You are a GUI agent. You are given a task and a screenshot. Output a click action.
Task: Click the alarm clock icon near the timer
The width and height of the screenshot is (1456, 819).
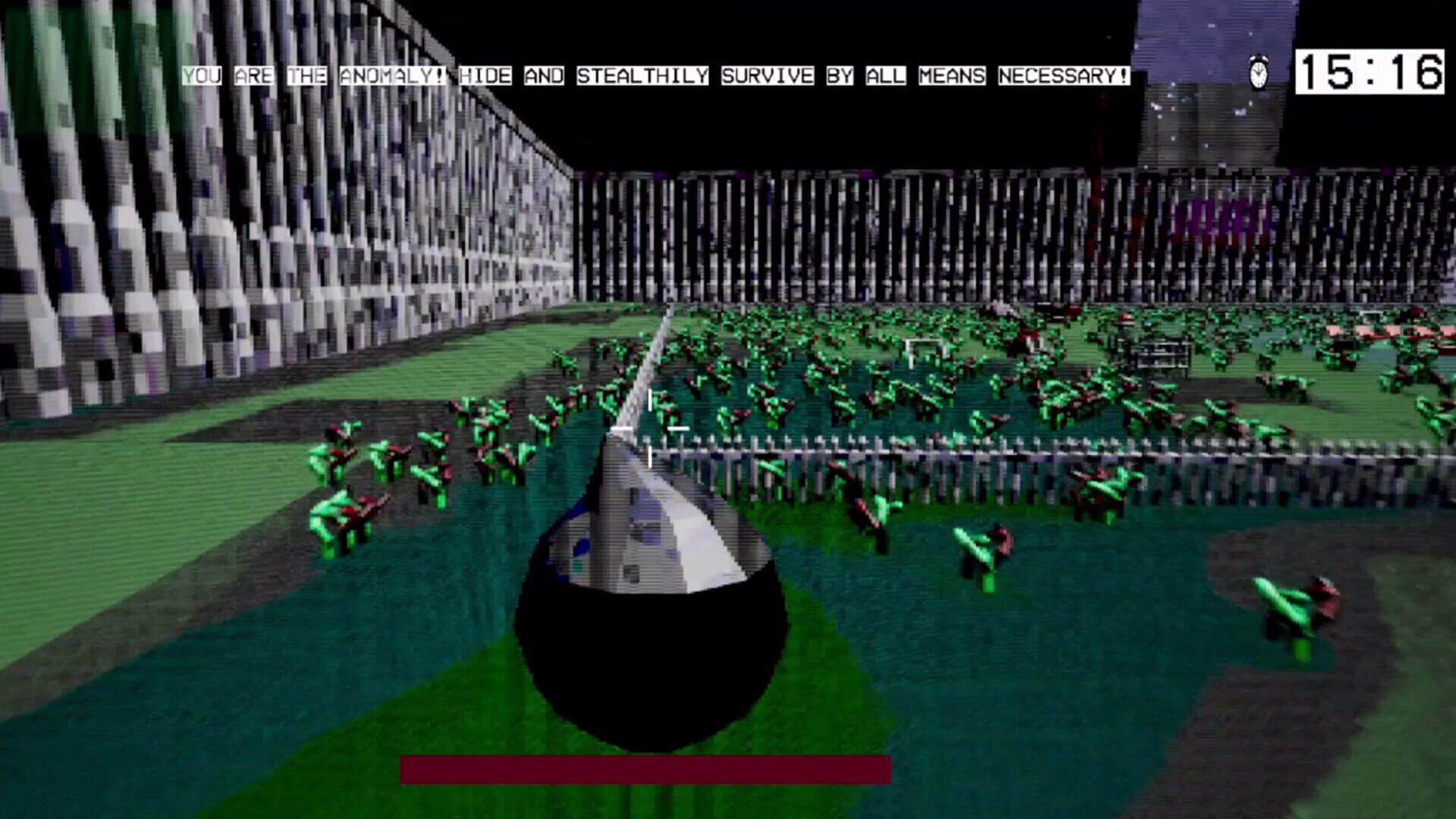[1257, 72]
